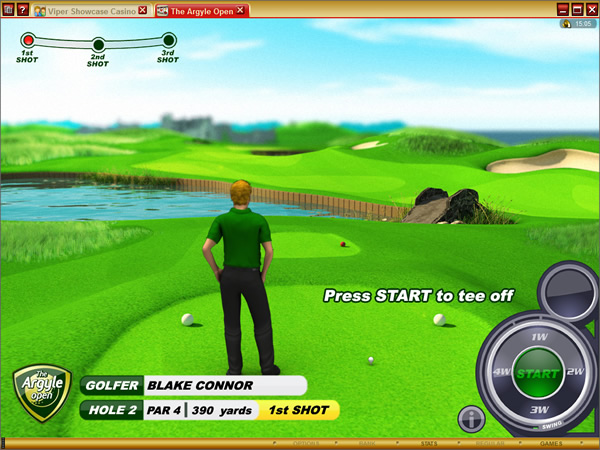
Task: Open the round info button
Action: click(471, 417)
